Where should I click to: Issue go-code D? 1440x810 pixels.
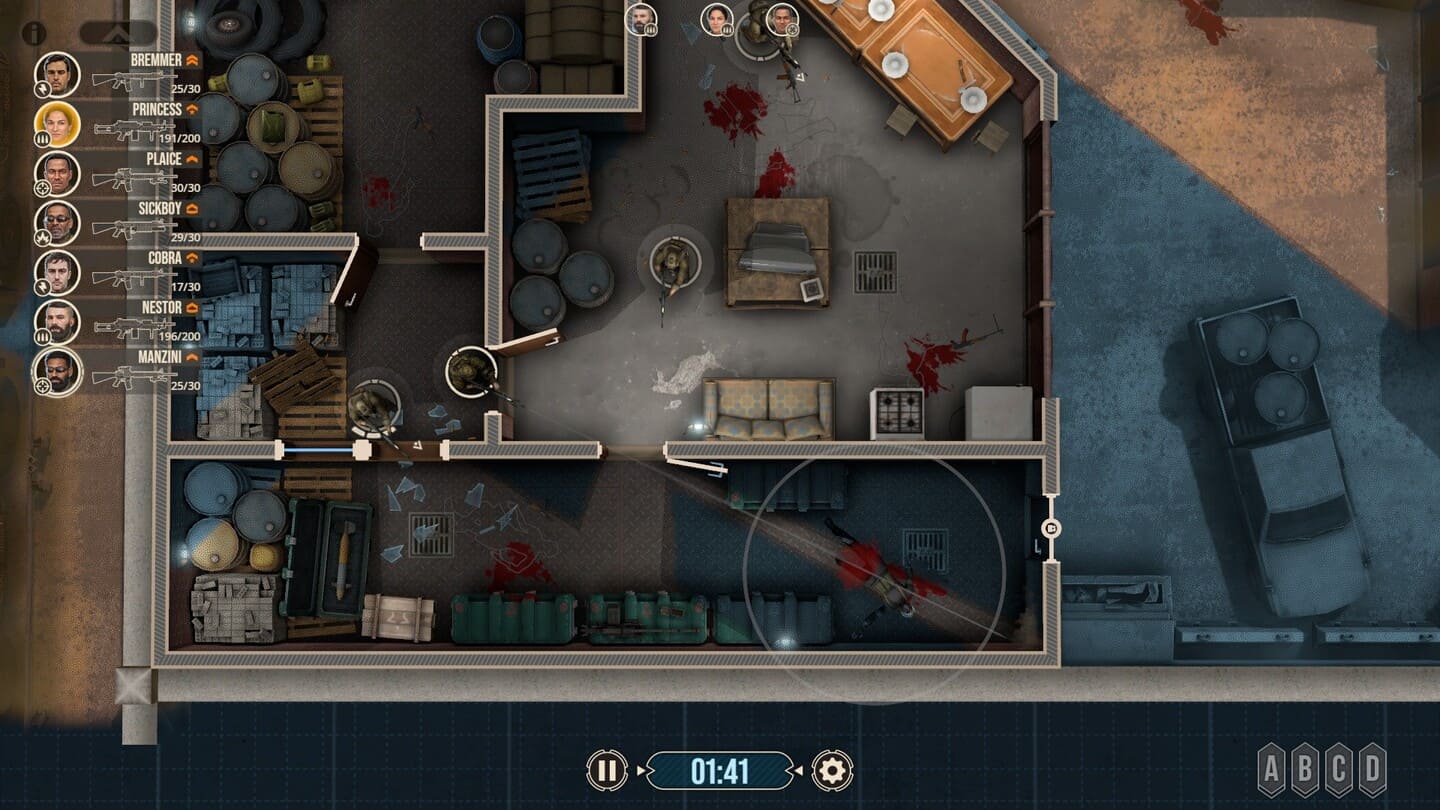coord(1373,770)
